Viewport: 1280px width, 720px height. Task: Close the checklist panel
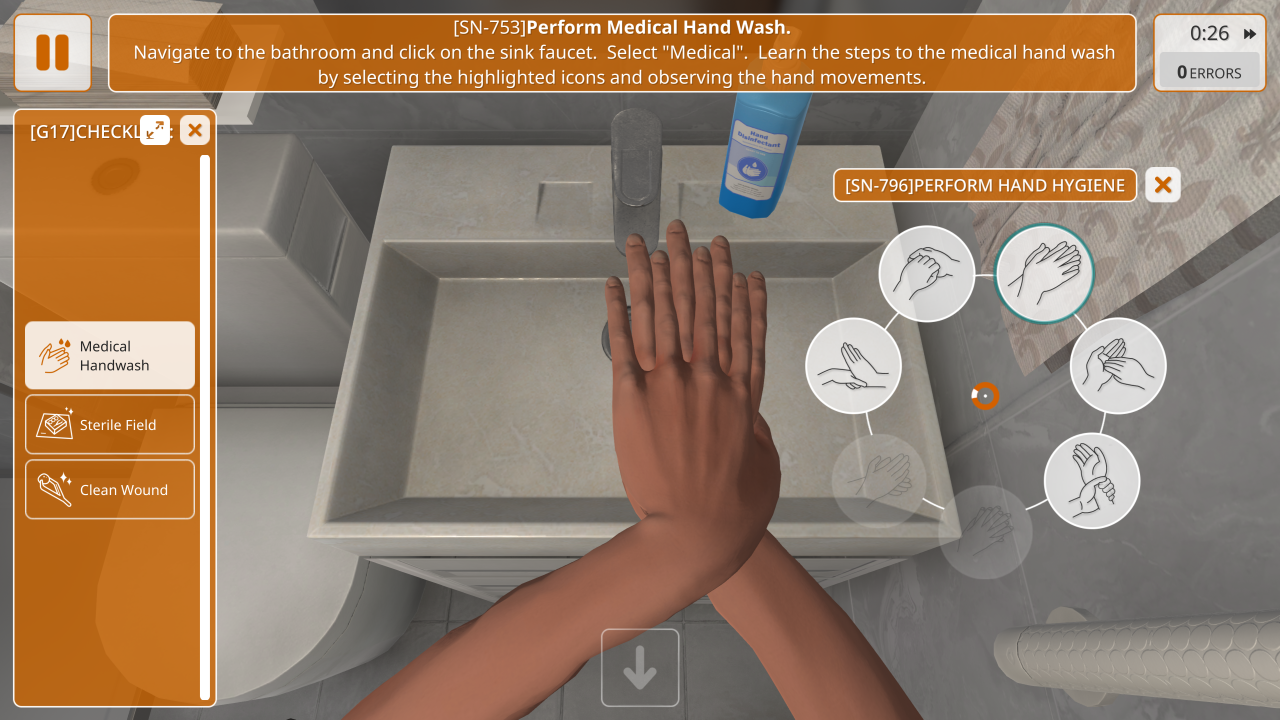195,130
